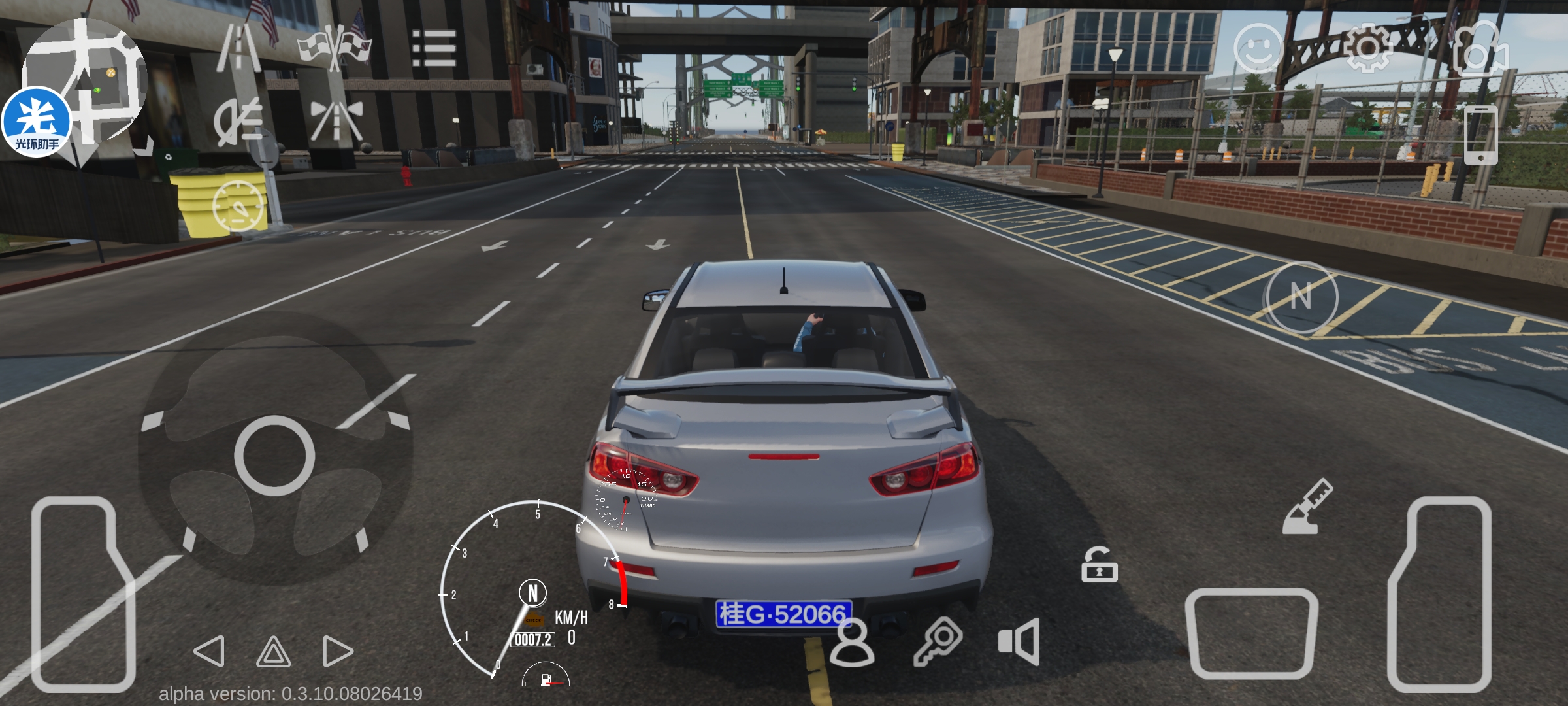Sound the horn button
1568x706 pixels.
(1019, 641)
